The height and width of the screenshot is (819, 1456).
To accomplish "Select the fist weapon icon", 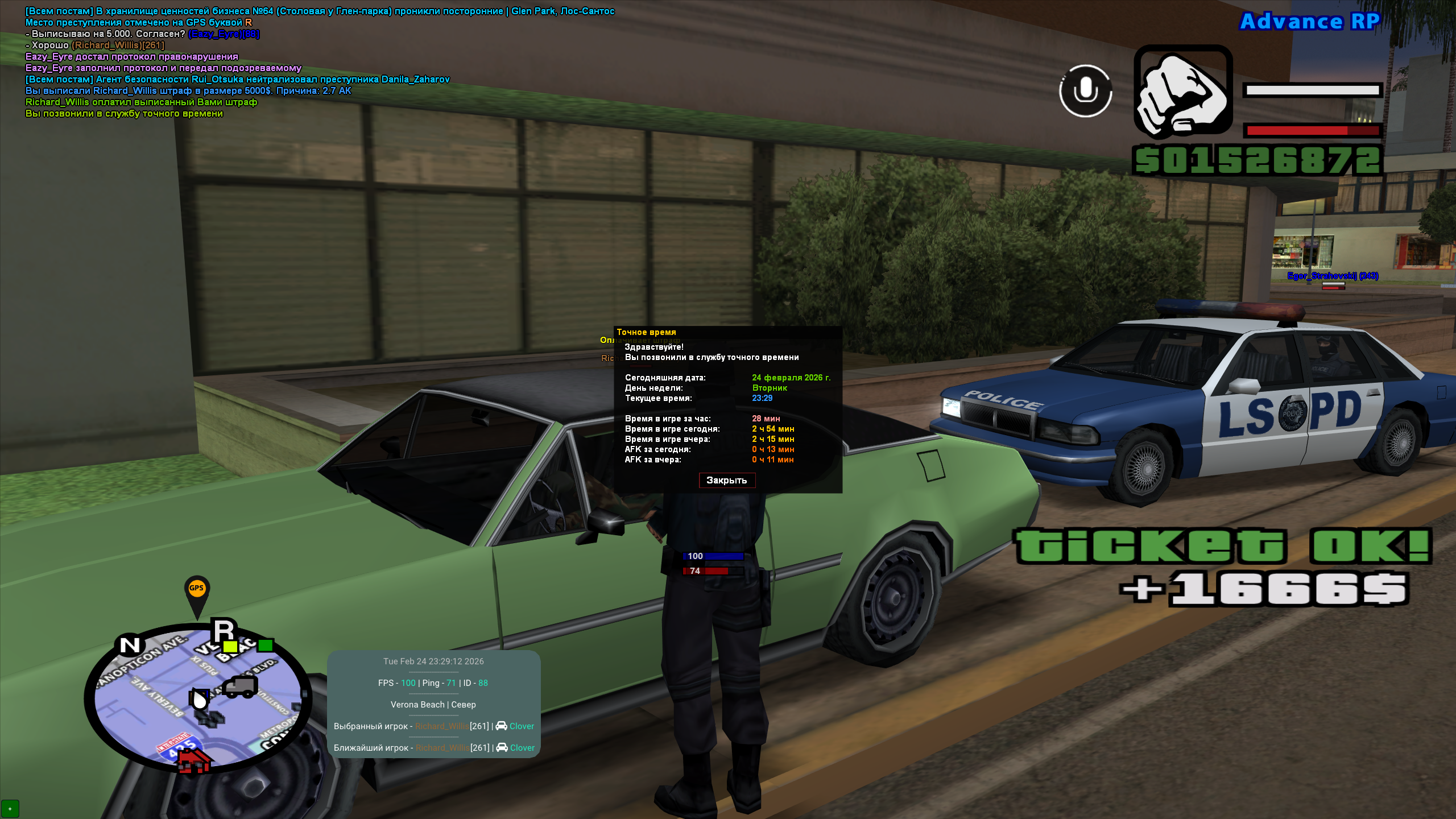I will pos(1183,92).
